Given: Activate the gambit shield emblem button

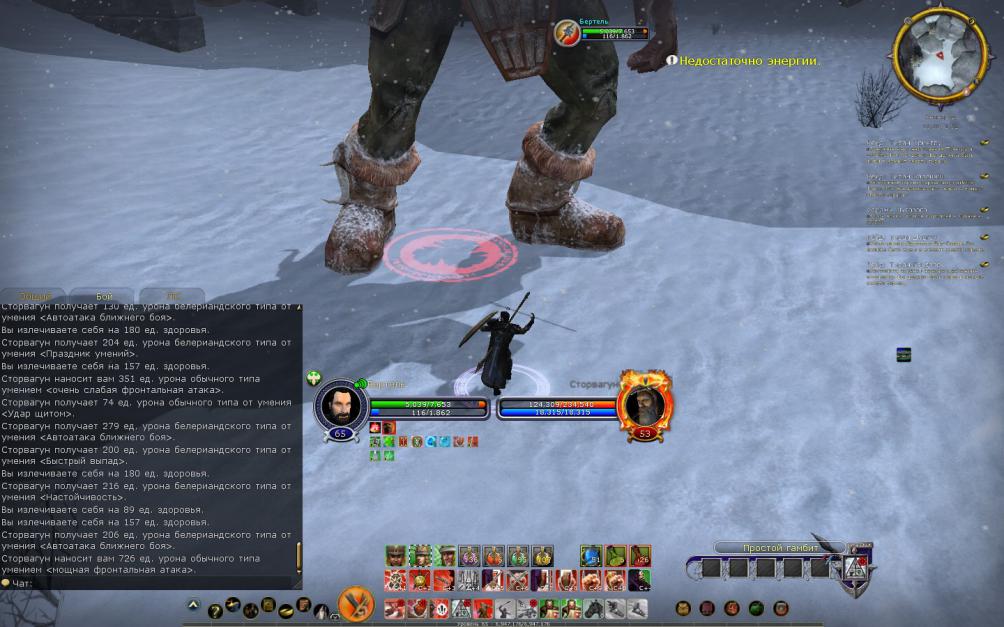Looking at the screenshot, I should tap(857, 567).
